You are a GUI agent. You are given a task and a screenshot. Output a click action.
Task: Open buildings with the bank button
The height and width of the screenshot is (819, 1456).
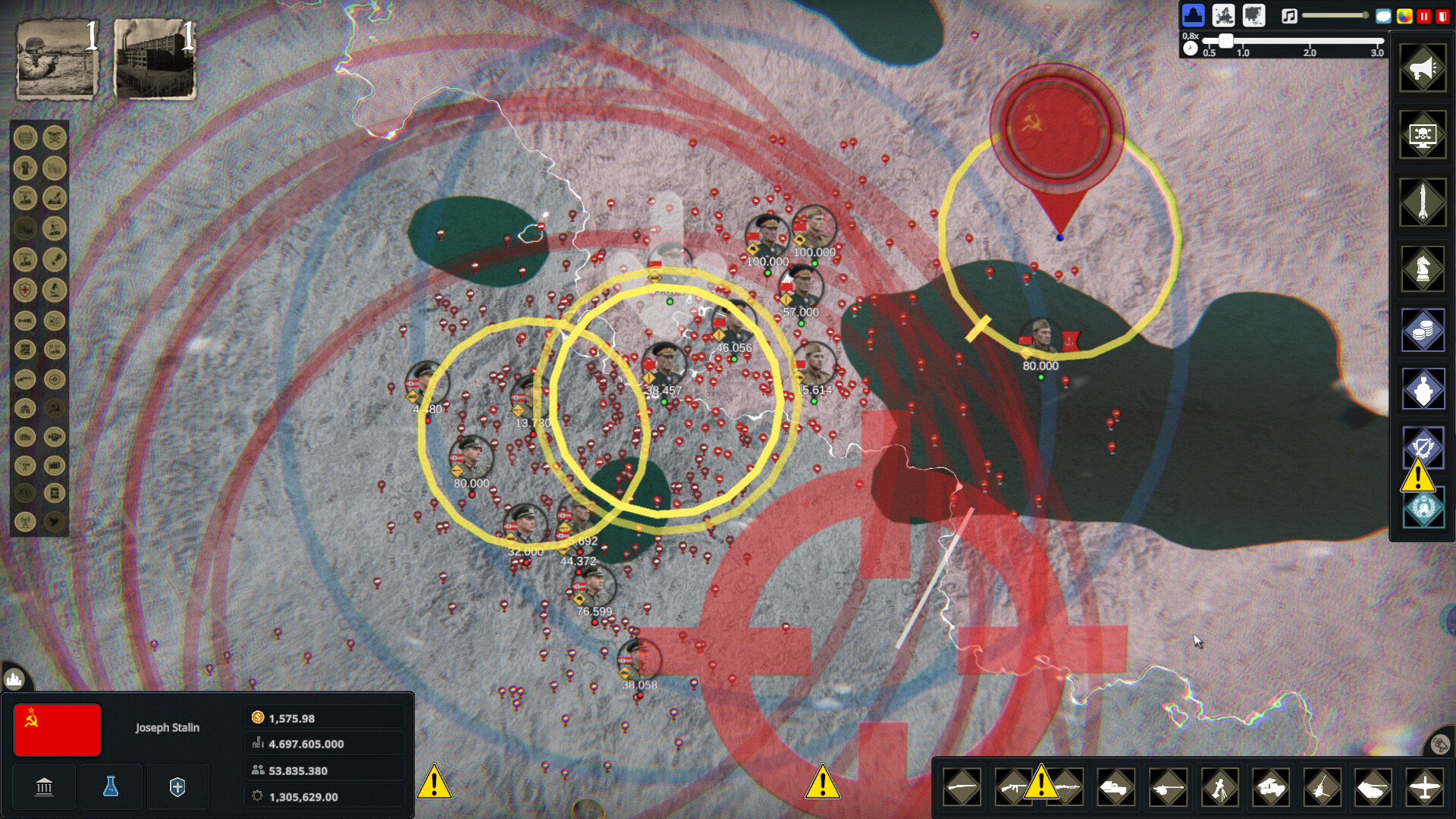point(43,786)
